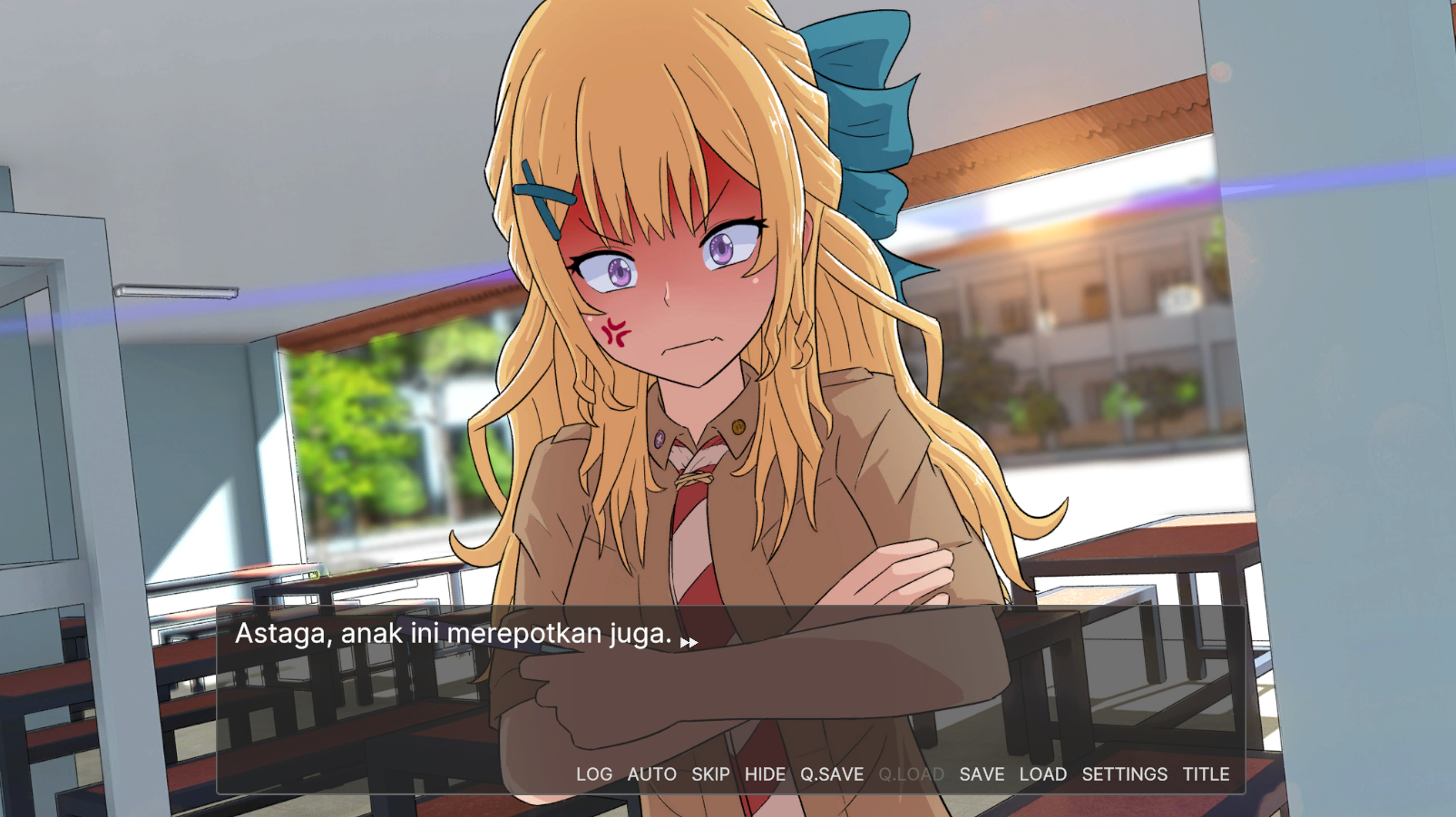
Task: Hide the dialogue window with HIDE
Action: pyautogui.click(x=766, y=774)
